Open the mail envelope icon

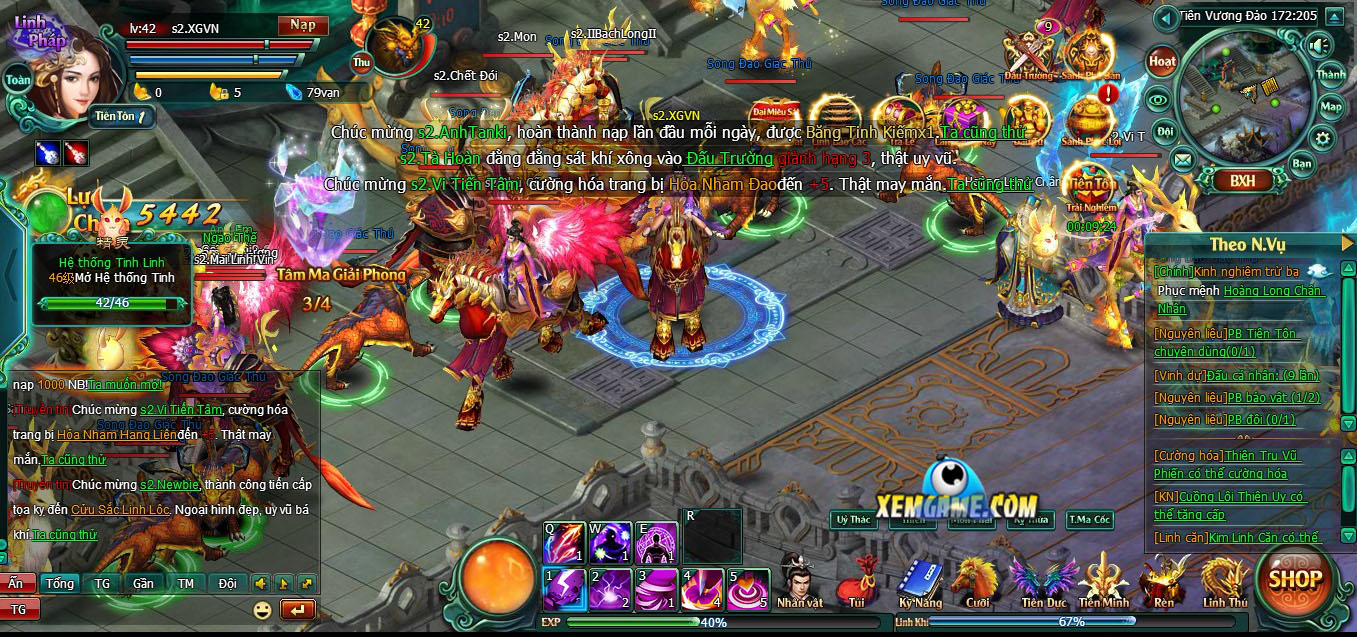click(x=1183, y=159)
